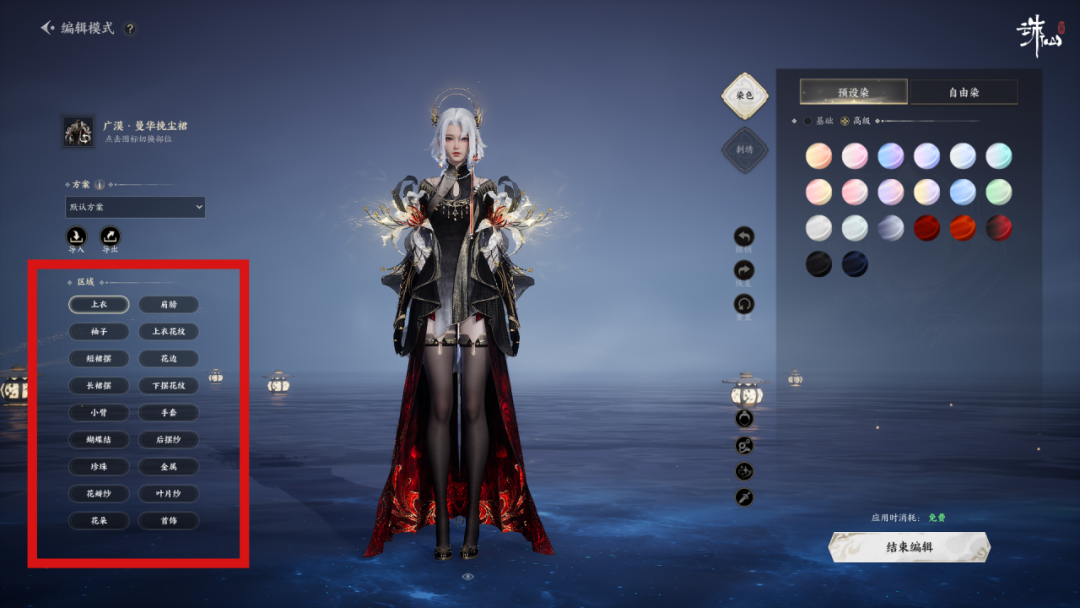Image resolution: width=1080 pixels, height=608 pixels.
Task: Click the 结束编辑 button
Action: tap(908, 547)
